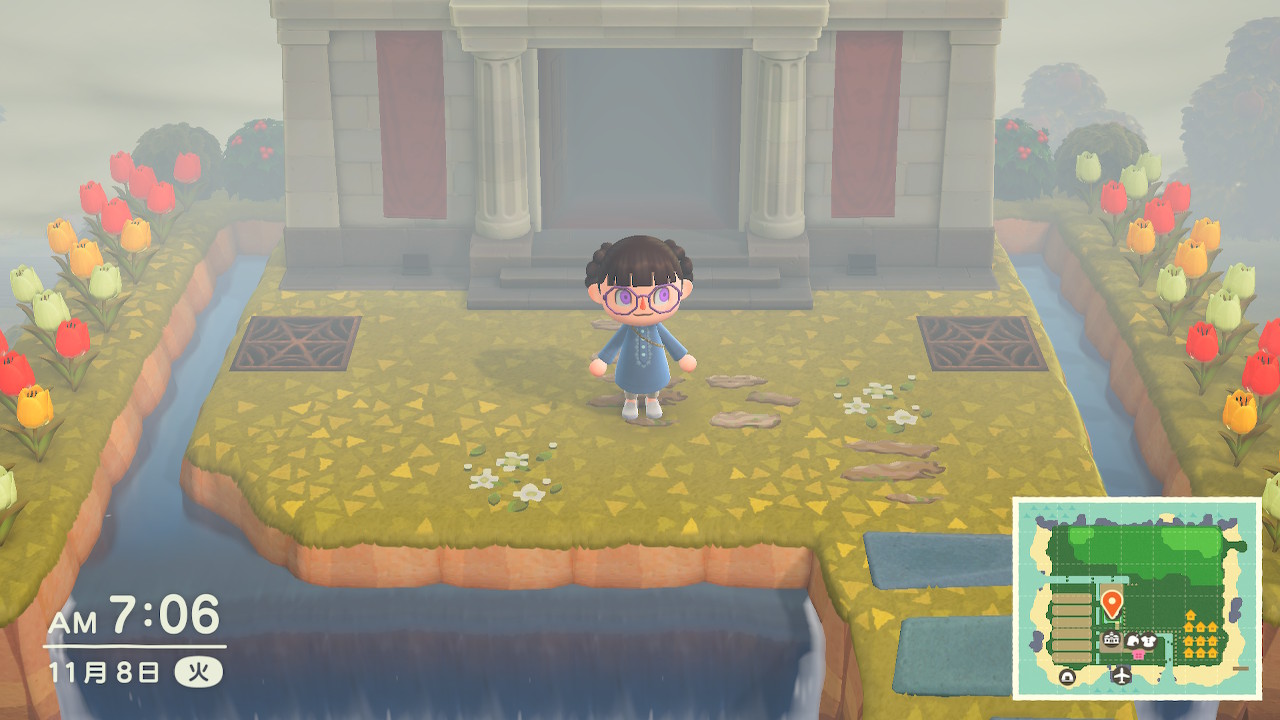Open the island minimap
The image size is (1280, 720).
[1137, 598]
